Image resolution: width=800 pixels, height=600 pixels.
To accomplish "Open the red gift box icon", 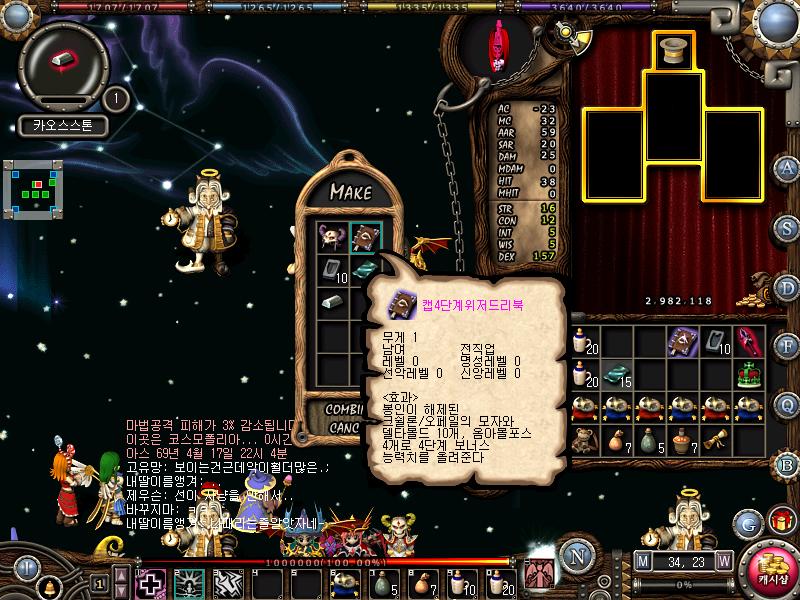I will point(780,520).
